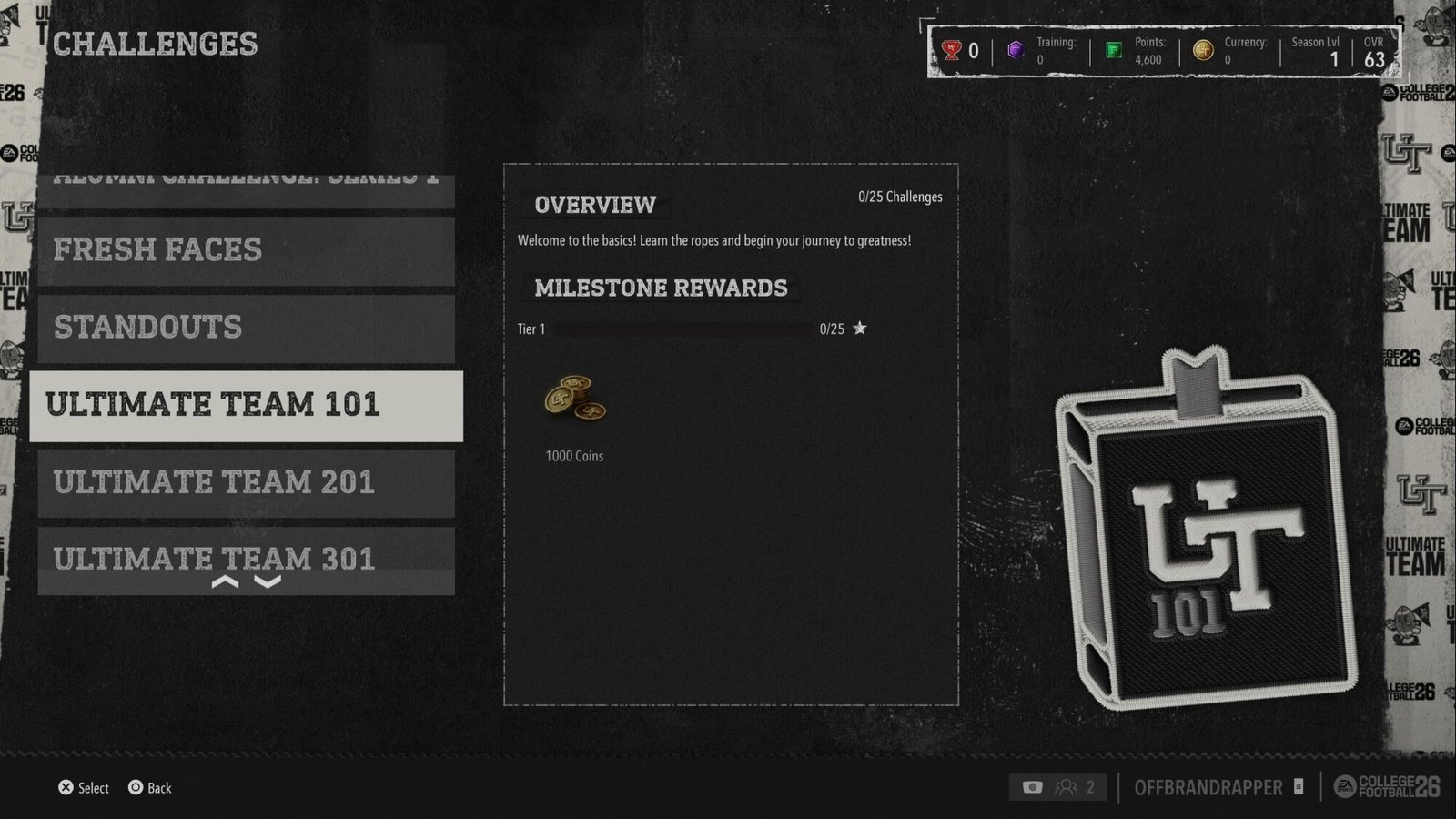
Task: Choose Ultimate Team 101 challenges
Action: (x=246, y=406)
